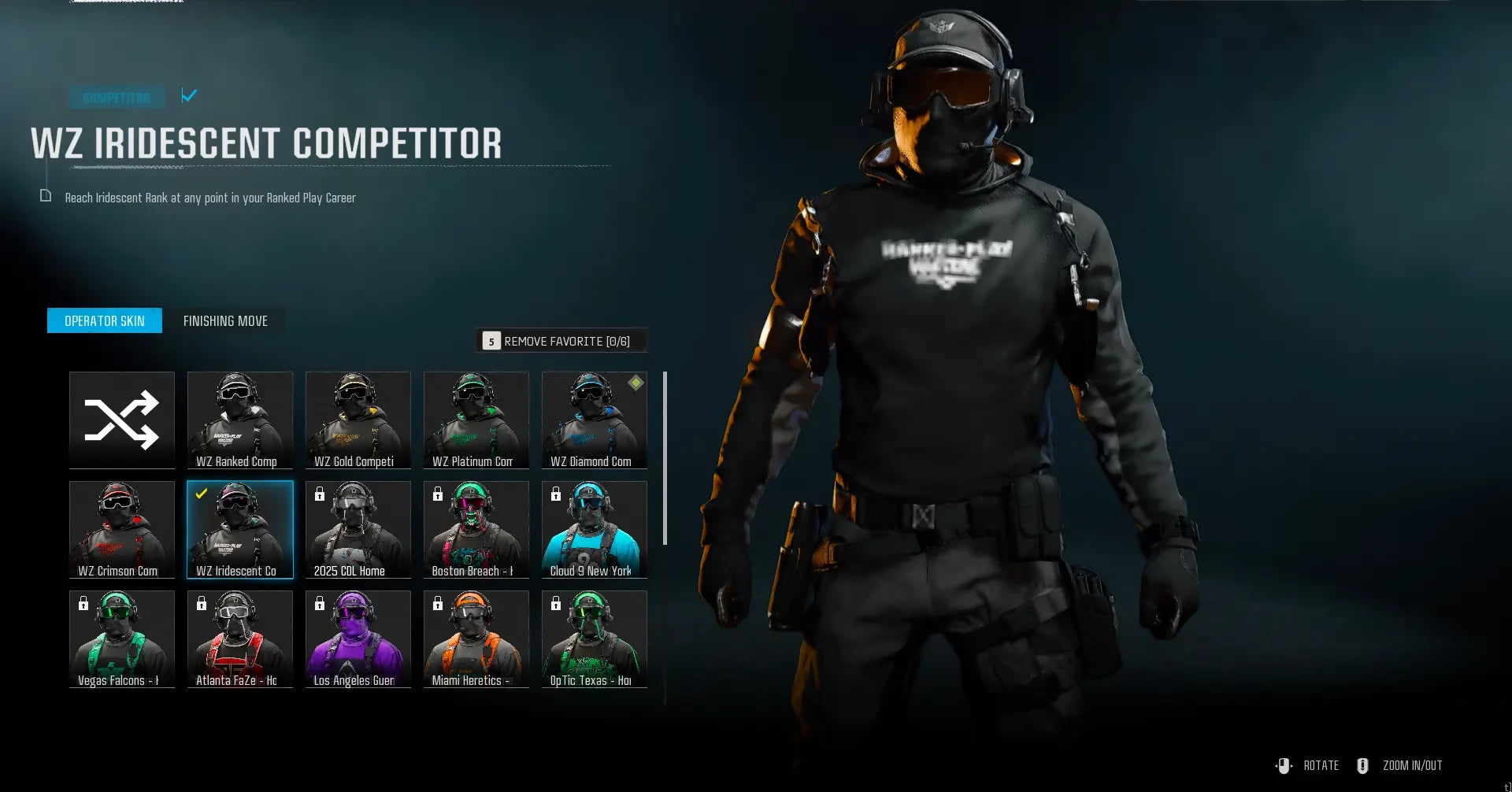
Task: Choose the Boston Breach skin tile
Action: (x=476, y=529)
